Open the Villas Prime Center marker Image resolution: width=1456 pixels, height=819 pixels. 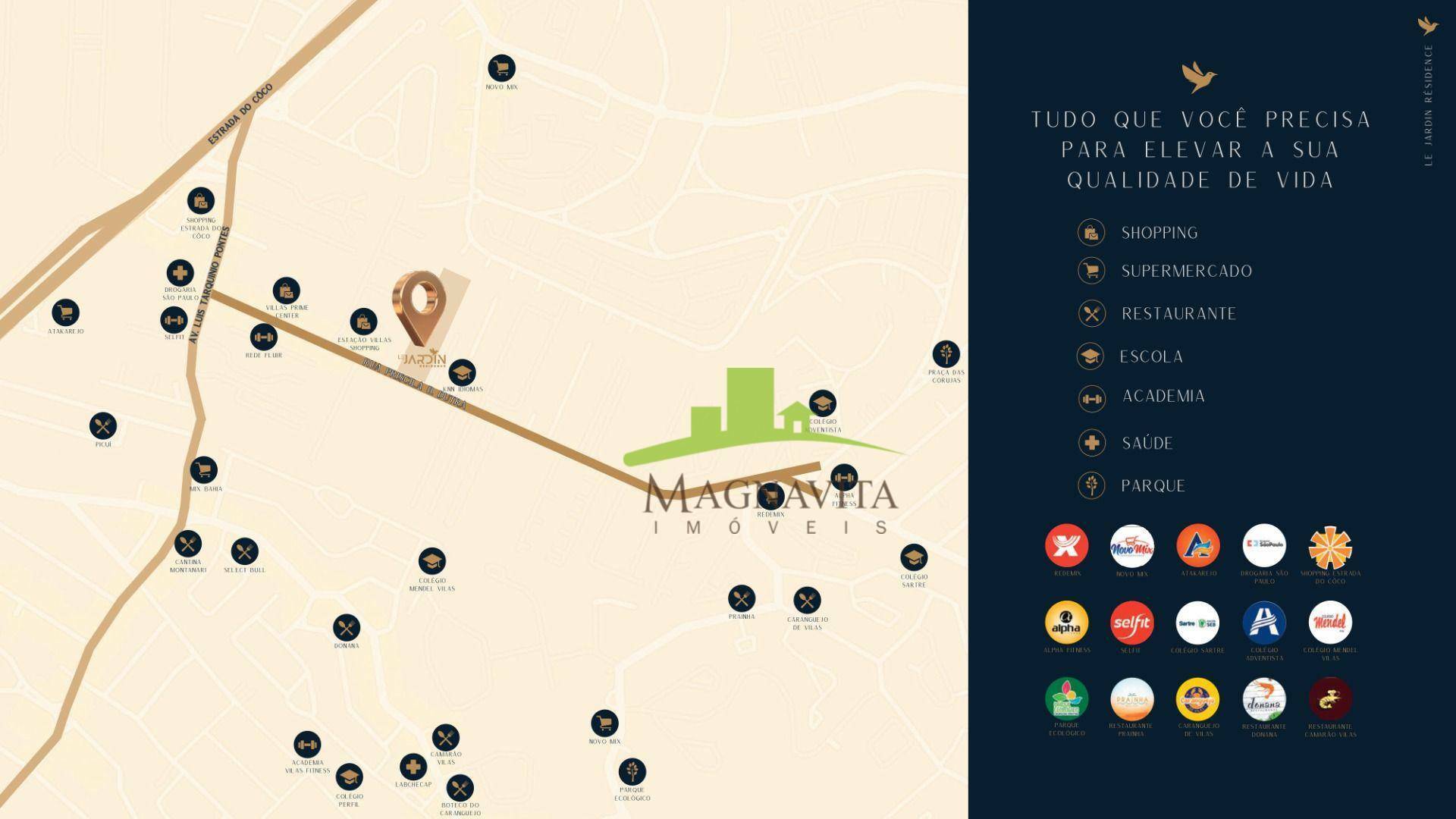pos(286,290)
